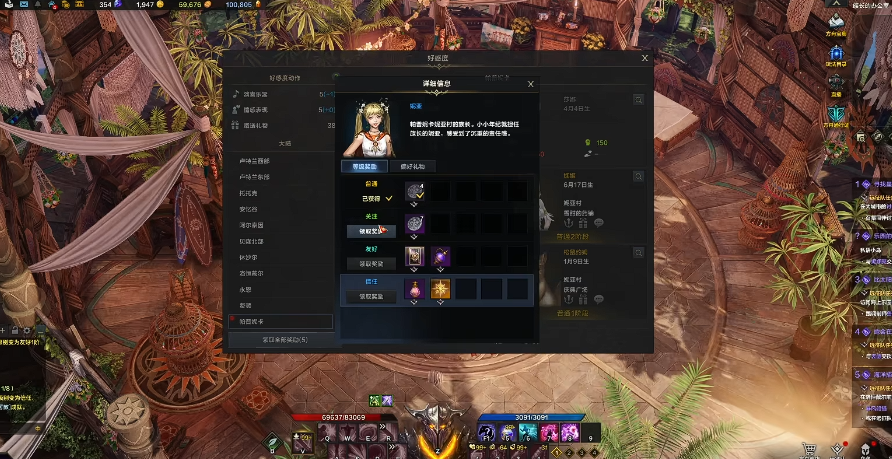Claim the 关注 level reward
The image size is (892, 459).
pyautogui.click(x=371, y=231)
